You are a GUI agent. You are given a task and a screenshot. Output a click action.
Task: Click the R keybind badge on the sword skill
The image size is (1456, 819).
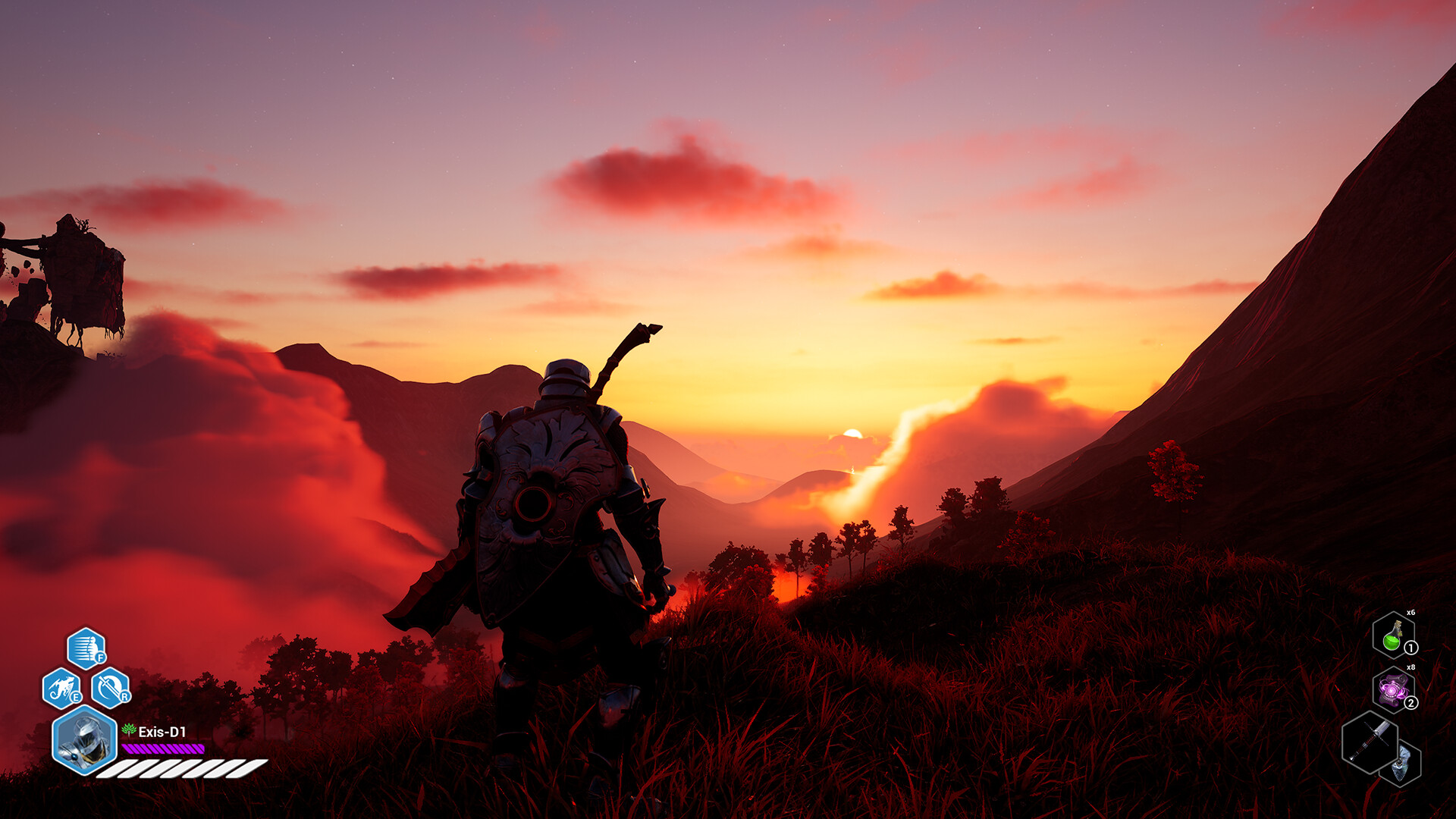124,697
